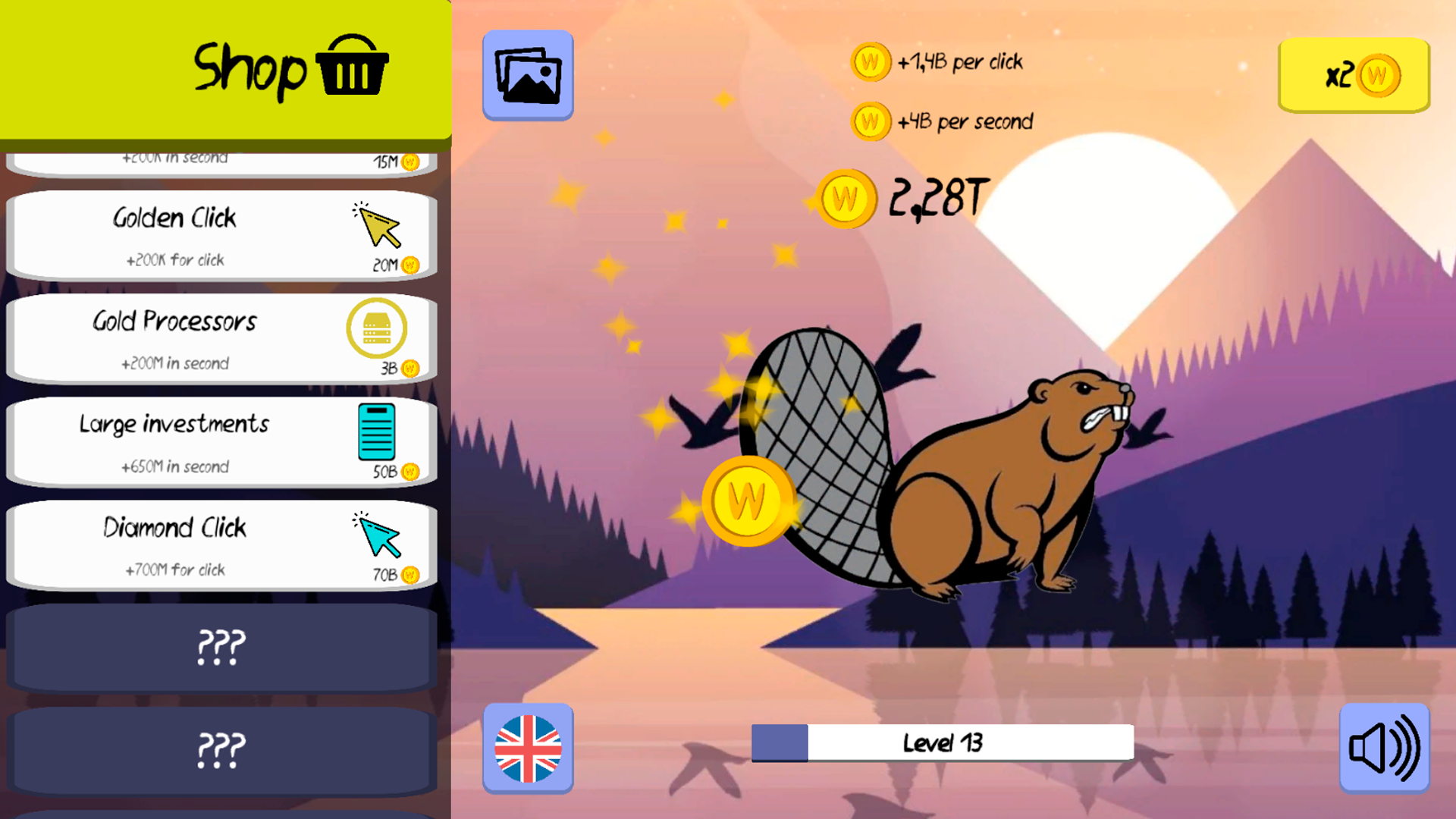This screenshot has height=819, width=1456.
Task: Open the gallery icon next to the shop
Action: 528,74
